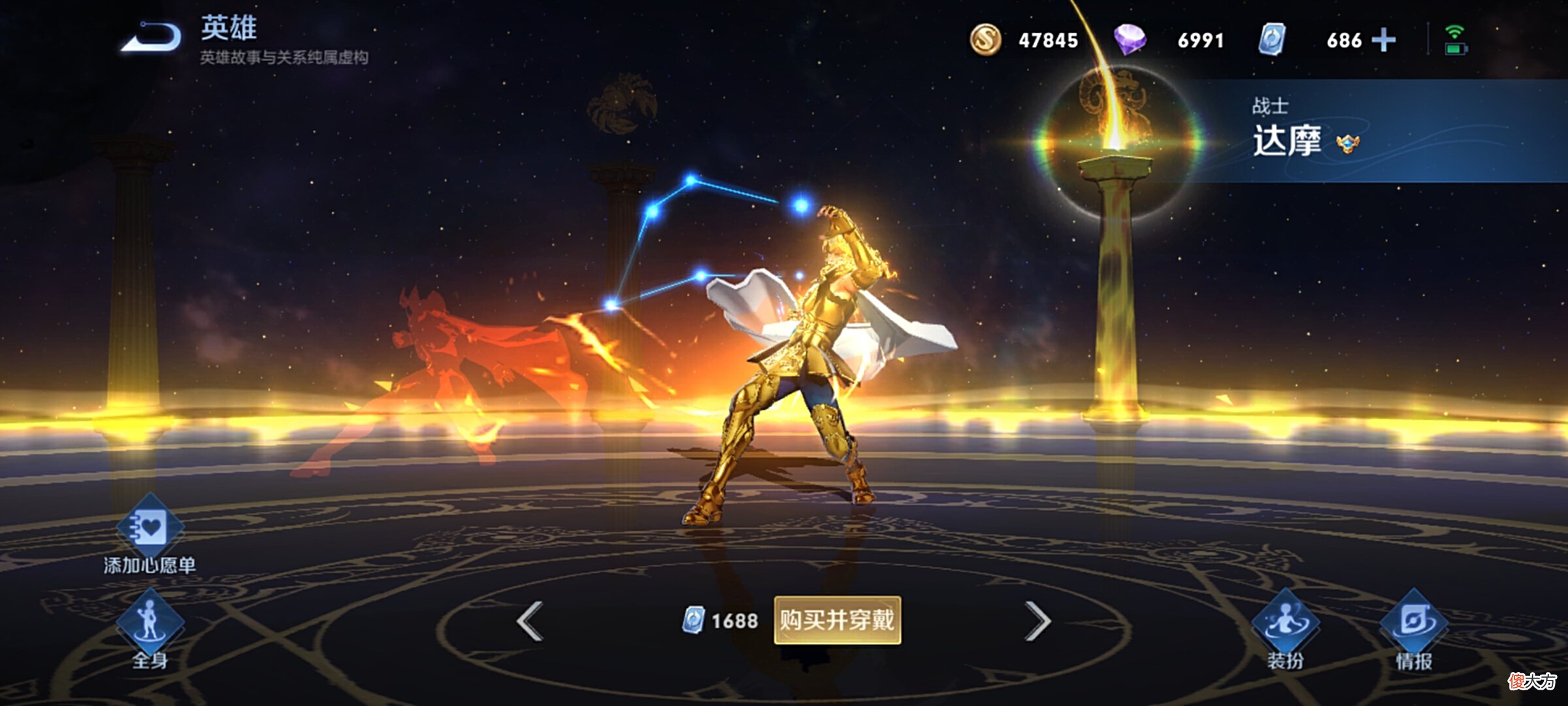Add more vouchers with plus button
The width and height of the screenshot is (1568, 706).
[x=1383, y=40]
